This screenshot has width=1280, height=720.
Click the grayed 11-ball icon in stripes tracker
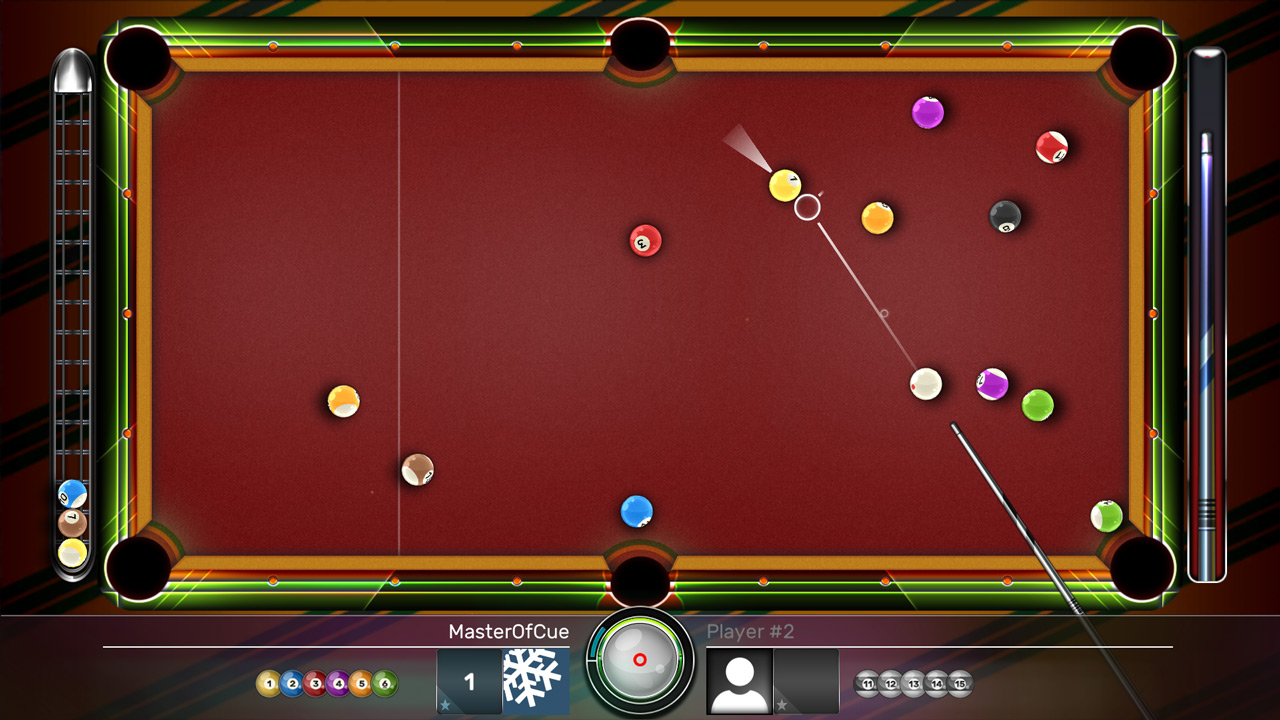867,684
